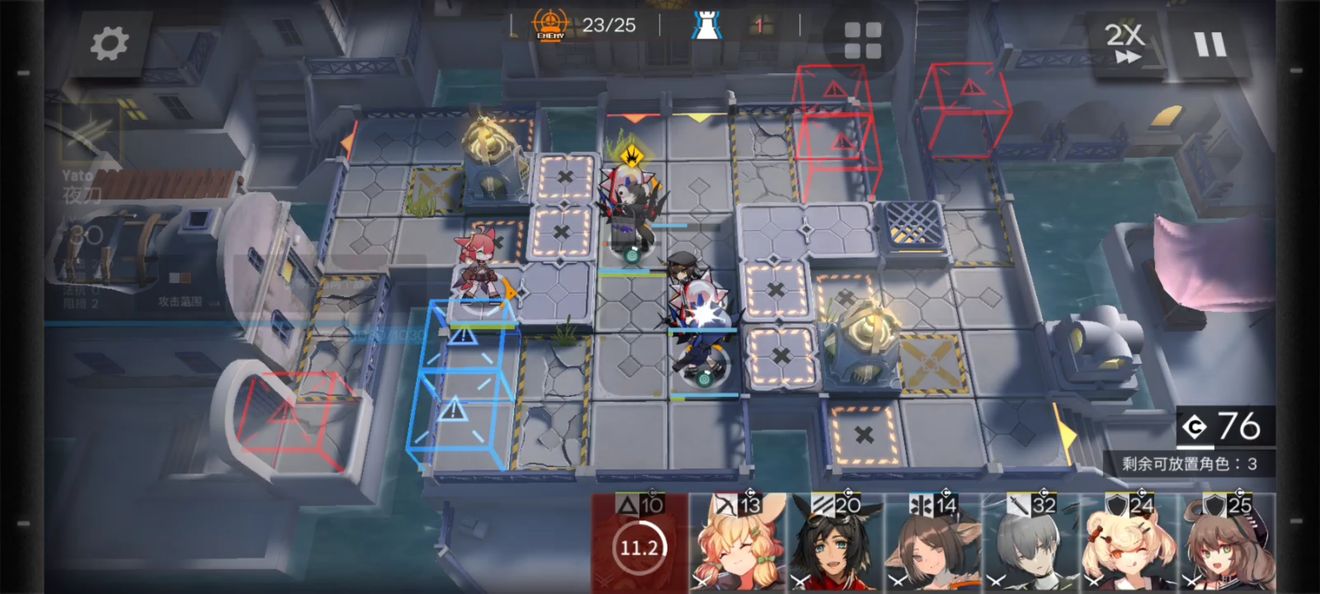Choose the cost 14 brown-haired operator card
1320x594 pixels.
tap(933, 545)
